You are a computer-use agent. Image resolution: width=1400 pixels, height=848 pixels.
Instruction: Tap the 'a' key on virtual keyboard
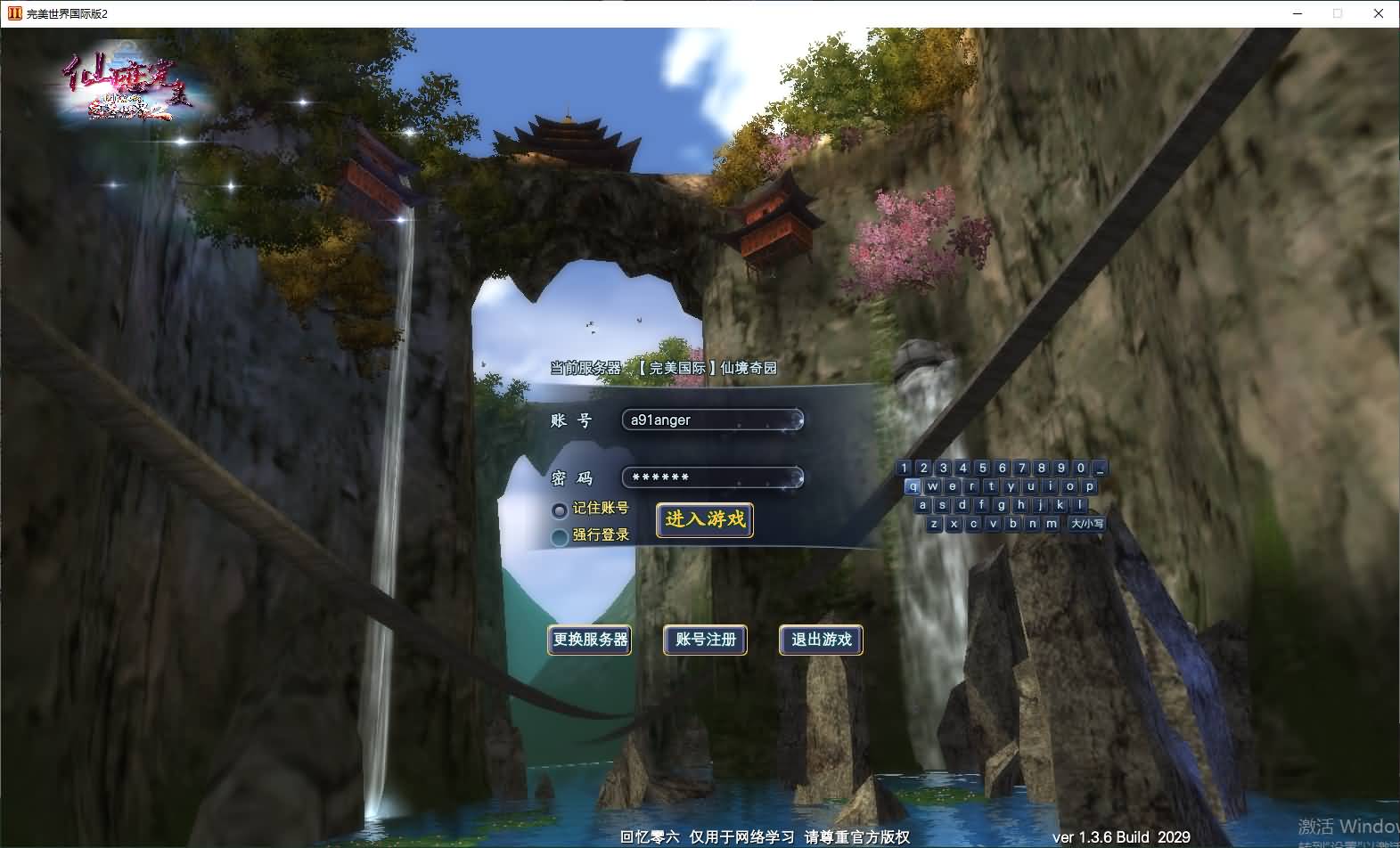(x=922, y=505)
